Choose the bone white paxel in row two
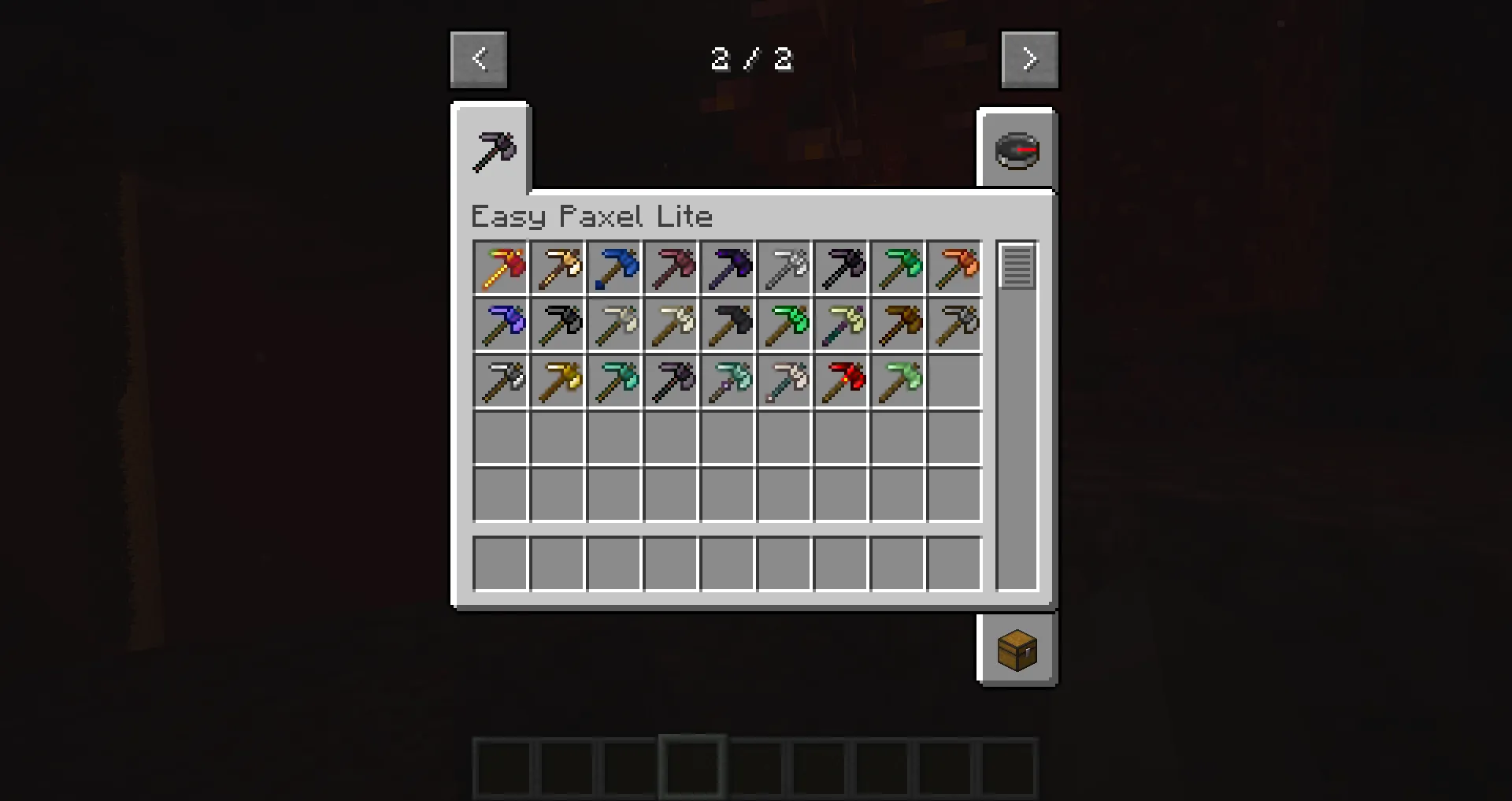 click(x=670, y=324)
